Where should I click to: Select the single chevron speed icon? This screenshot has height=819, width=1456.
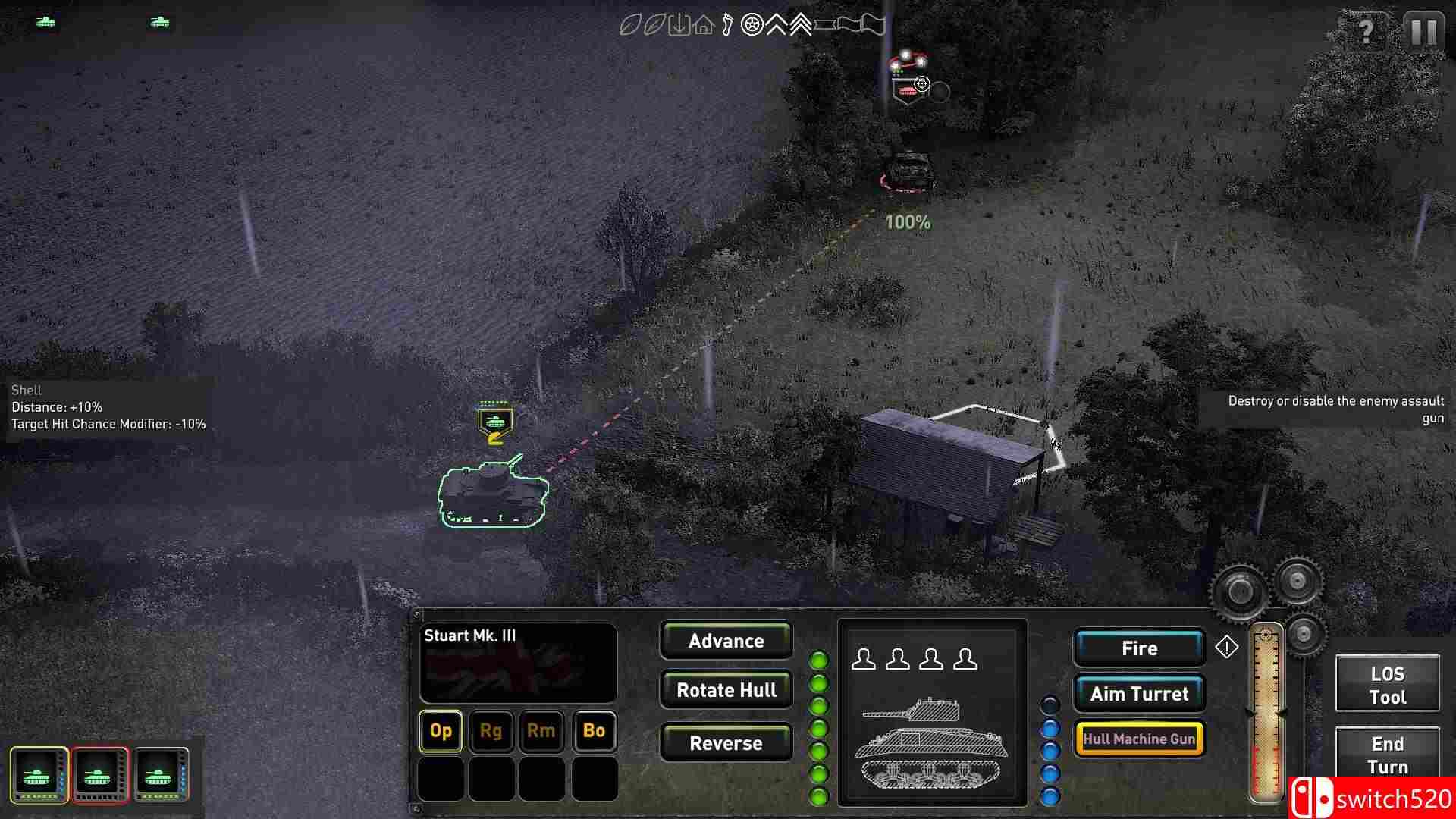[776, 25]
